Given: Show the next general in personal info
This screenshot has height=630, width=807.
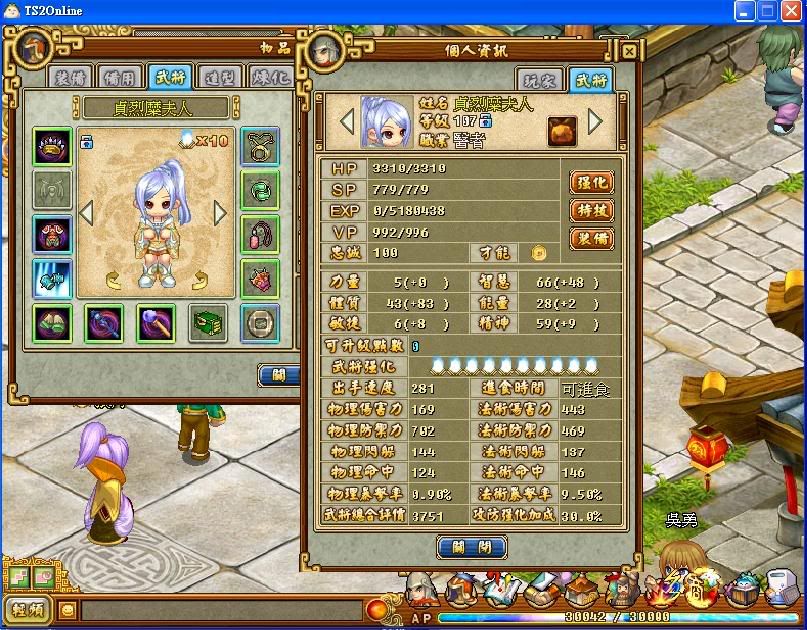Looking at the screenshot, I should click(x=595, y=121).
